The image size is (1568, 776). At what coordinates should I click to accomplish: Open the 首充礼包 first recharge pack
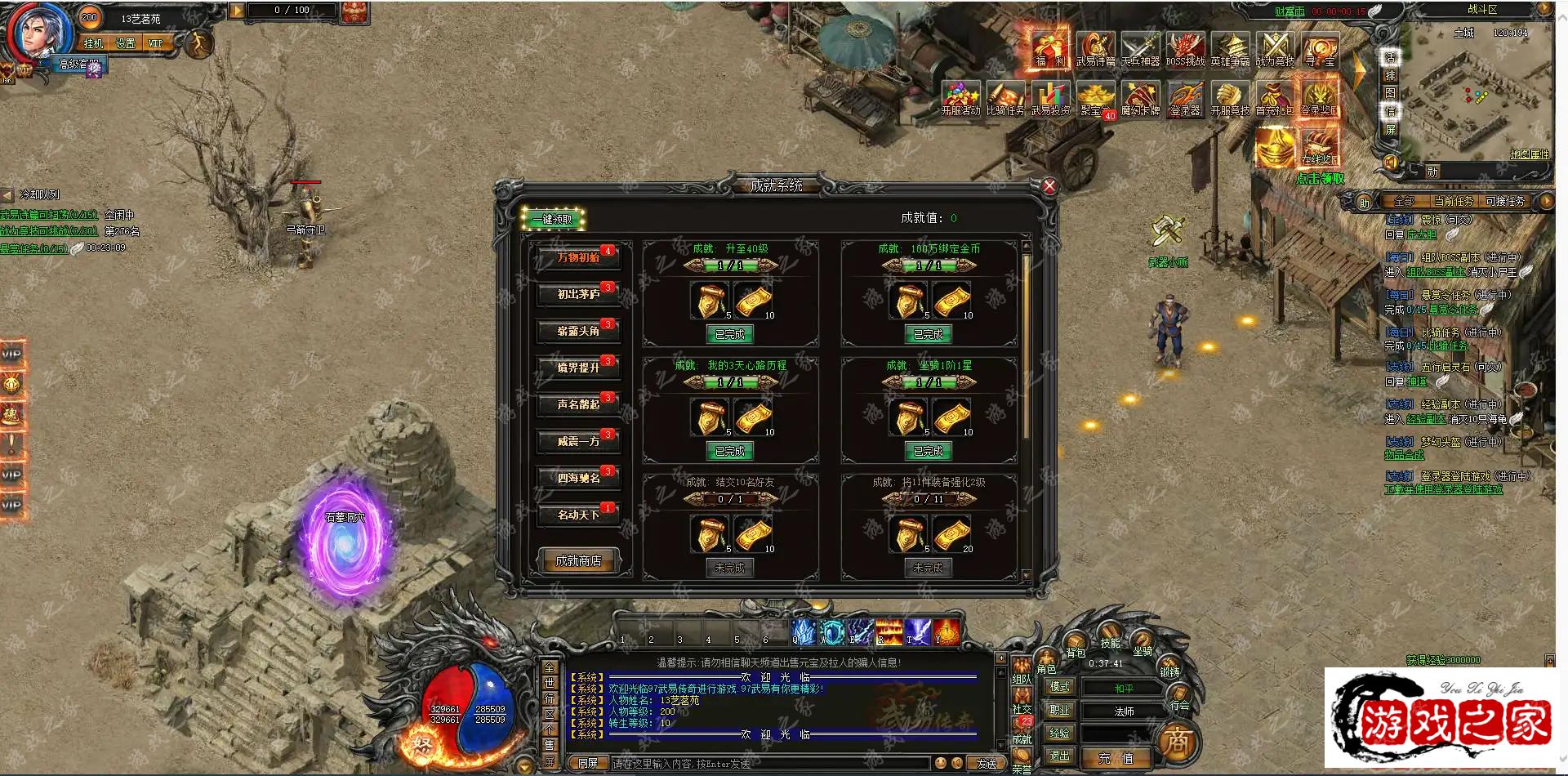pyautogui.click(x=1274, y=98)
